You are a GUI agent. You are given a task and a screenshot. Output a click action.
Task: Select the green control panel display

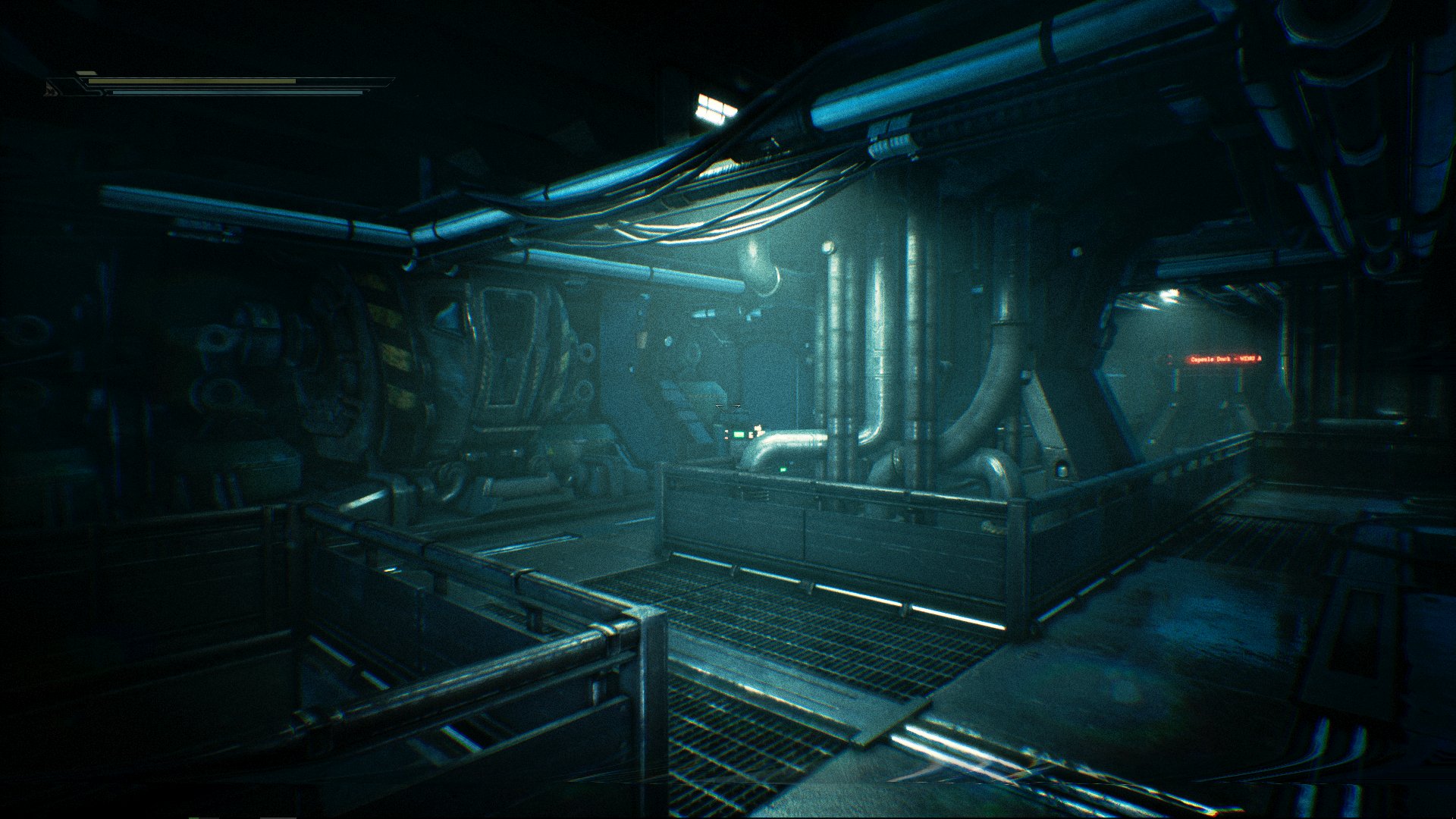tap(738, 435)
